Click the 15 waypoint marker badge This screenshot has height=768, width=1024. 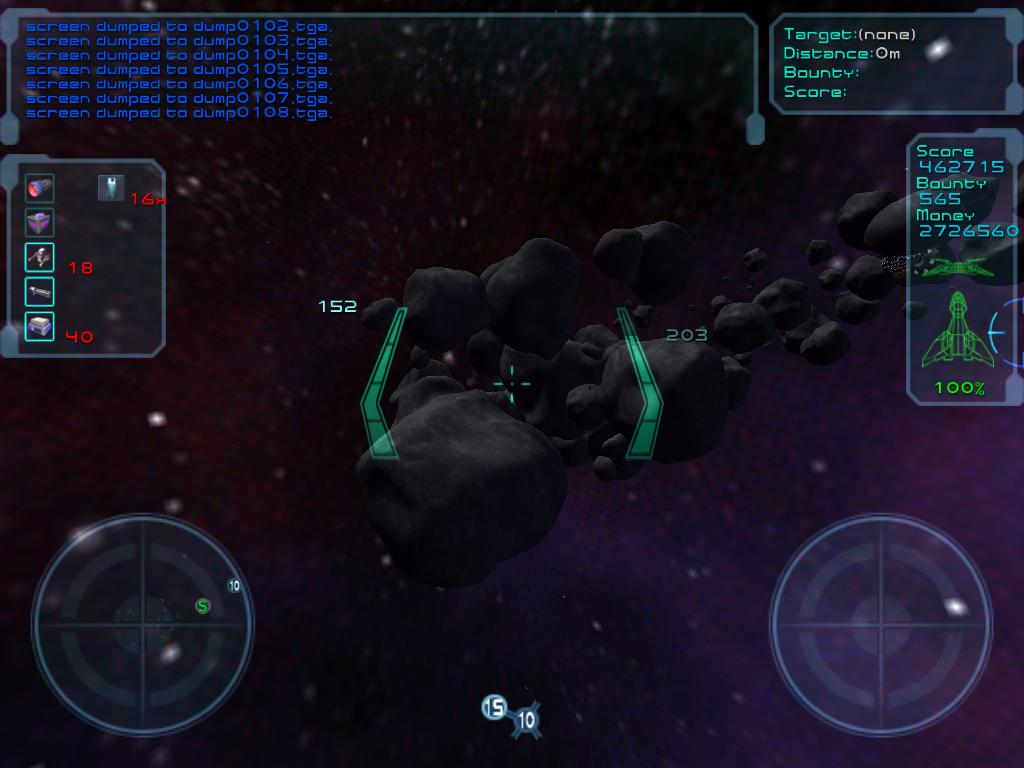click(x=494, y=708)
